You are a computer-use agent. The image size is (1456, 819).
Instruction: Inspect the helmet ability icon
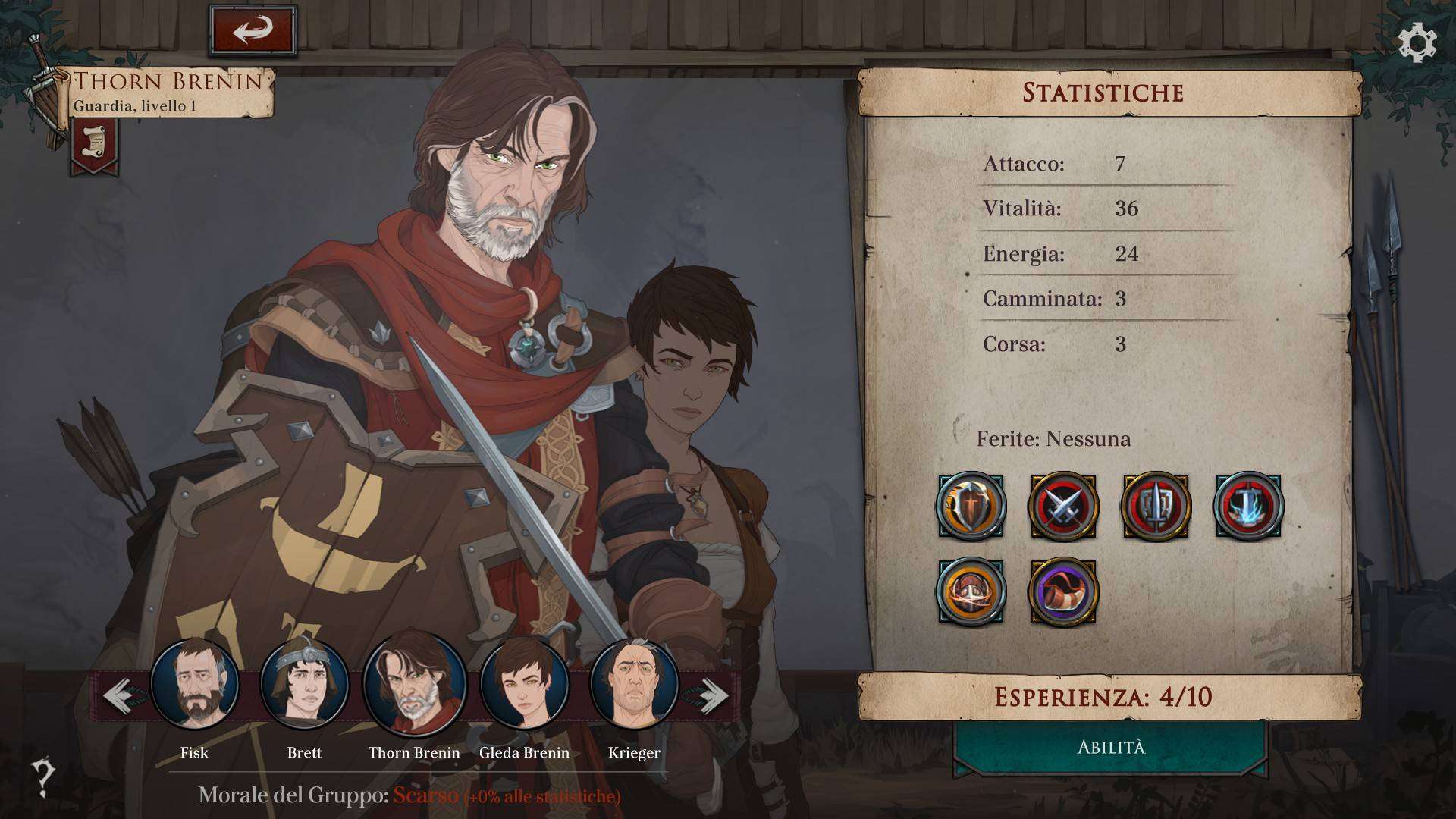(x=971, y=592)
